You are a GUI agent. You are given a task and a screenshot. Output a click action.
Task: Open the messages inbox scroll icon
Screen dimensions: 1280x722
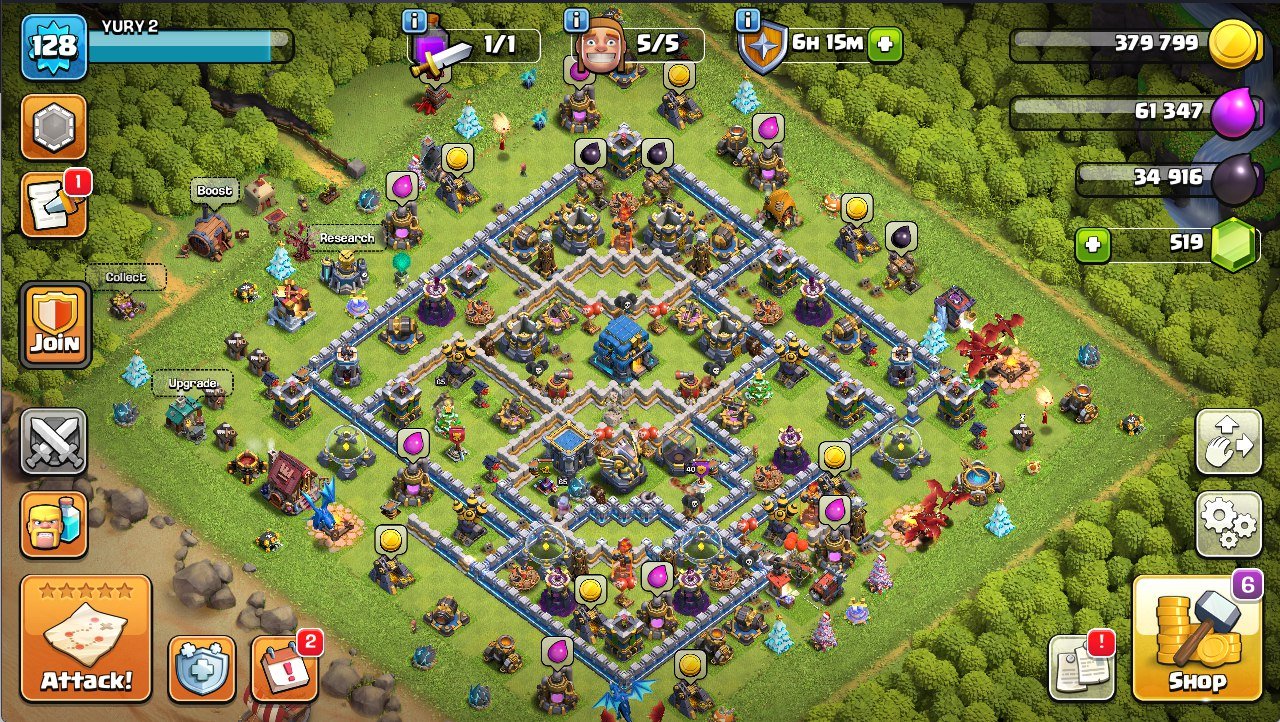click(54, 204)
